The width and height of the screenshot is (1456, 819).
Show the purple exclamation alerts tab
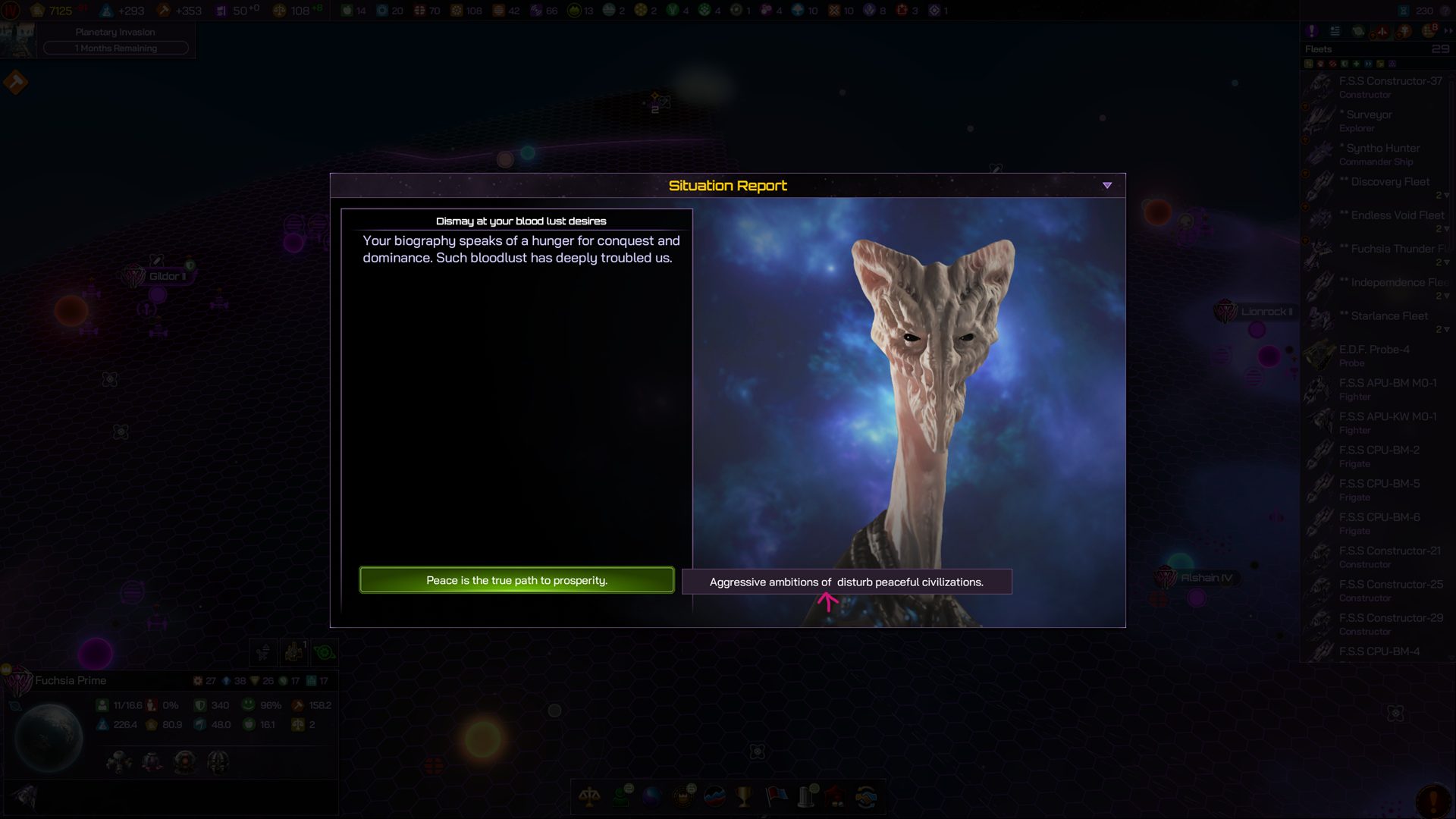tap(1312, 31)
